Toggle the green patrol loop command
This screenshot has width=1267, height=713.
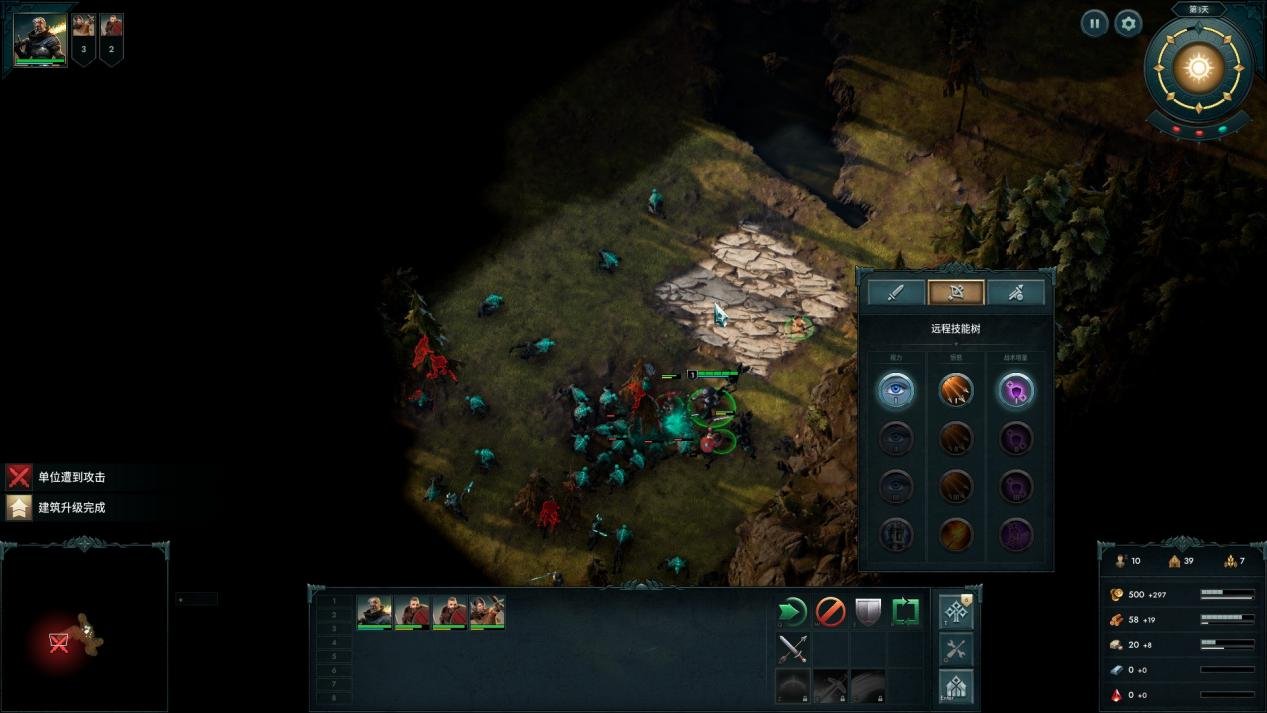906,611
